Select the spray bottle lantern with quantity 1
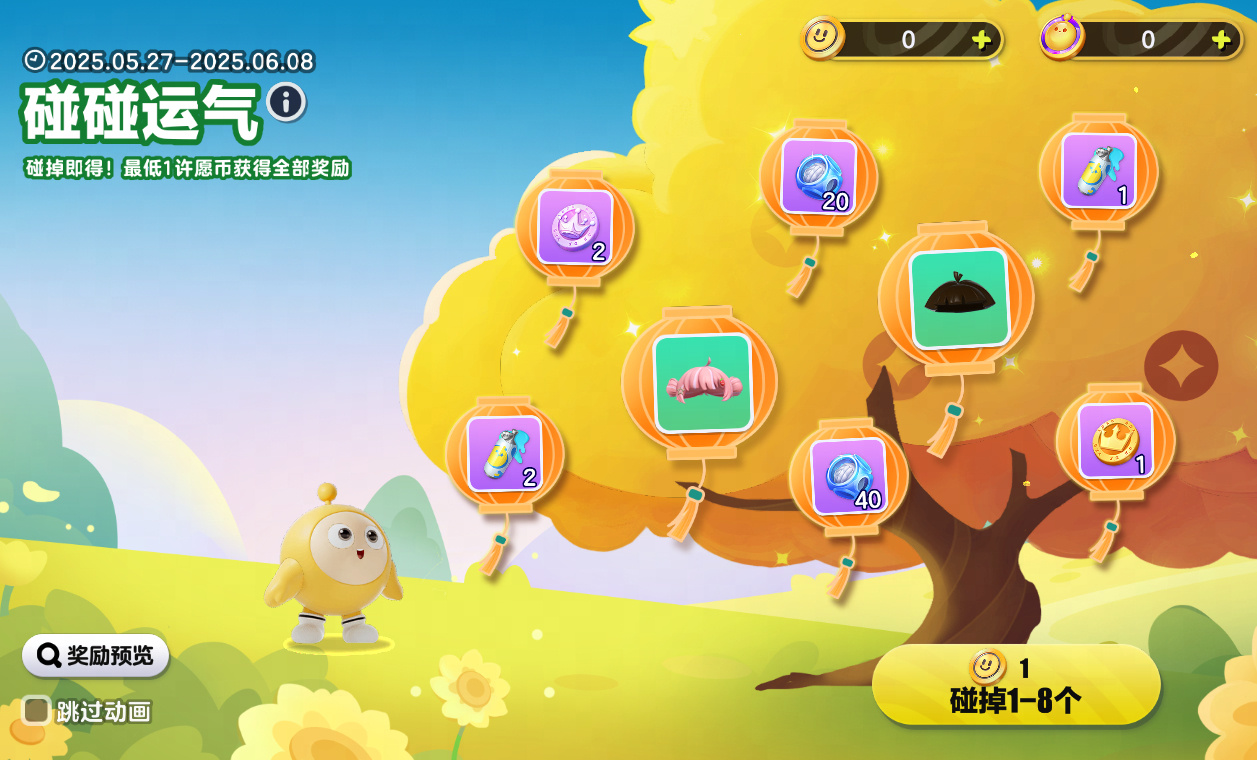 pos(1098,170)
